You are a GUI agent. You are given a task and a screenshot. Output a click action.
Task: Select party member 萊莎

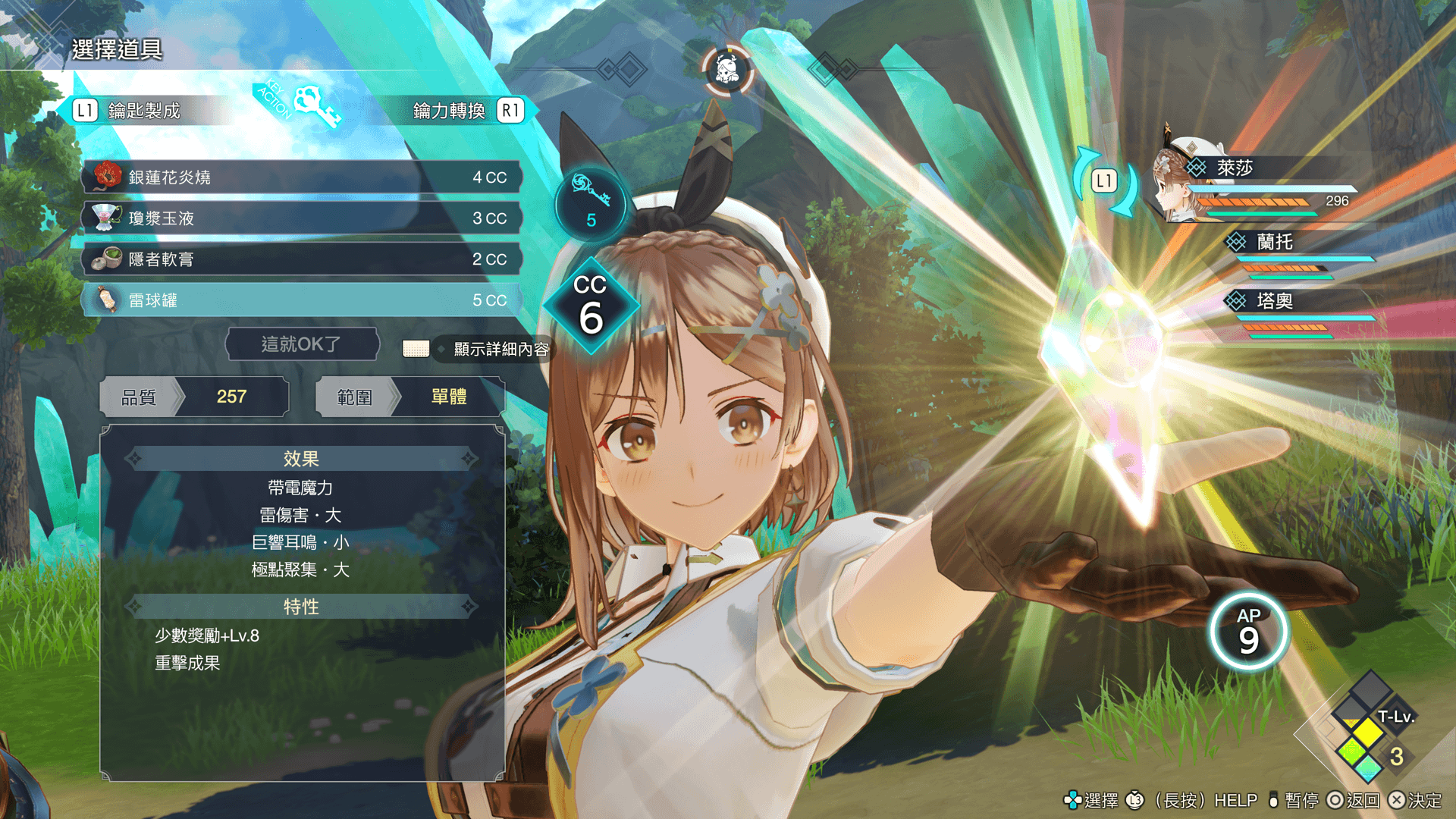[1235, 168]
